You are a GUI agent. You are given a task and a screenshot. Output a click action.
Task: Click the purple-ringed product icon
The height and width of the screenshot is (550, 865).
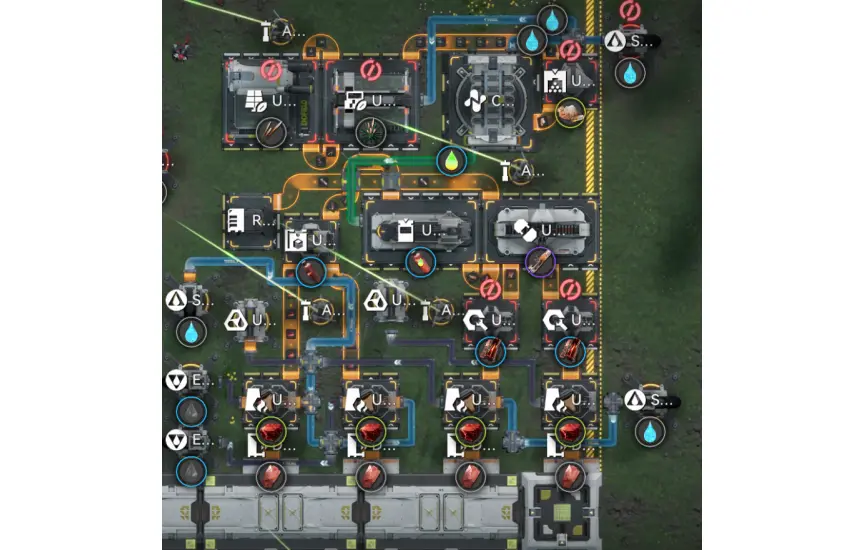pos(540,262)
